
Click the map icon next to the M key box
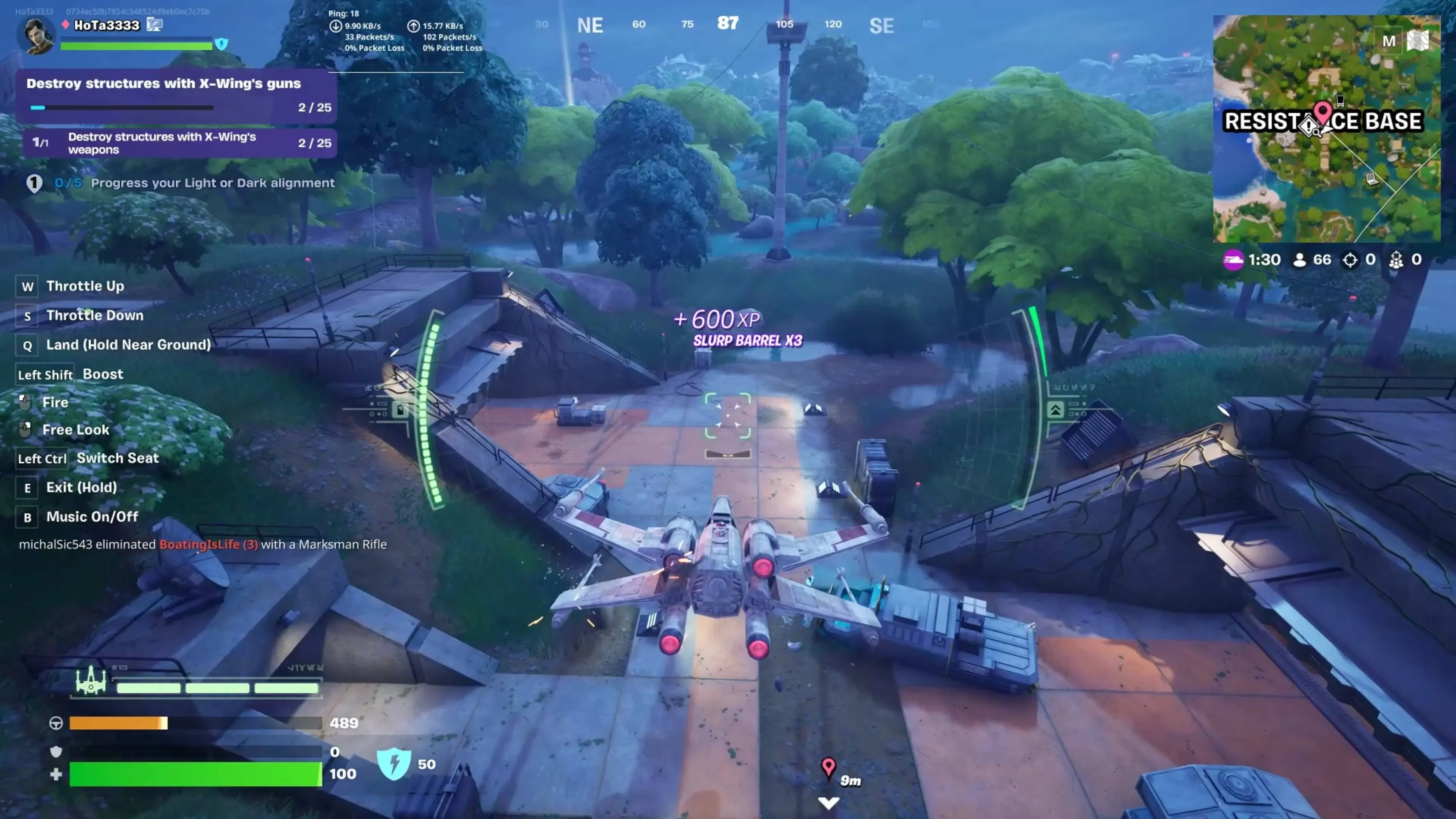coord(1418,41)
